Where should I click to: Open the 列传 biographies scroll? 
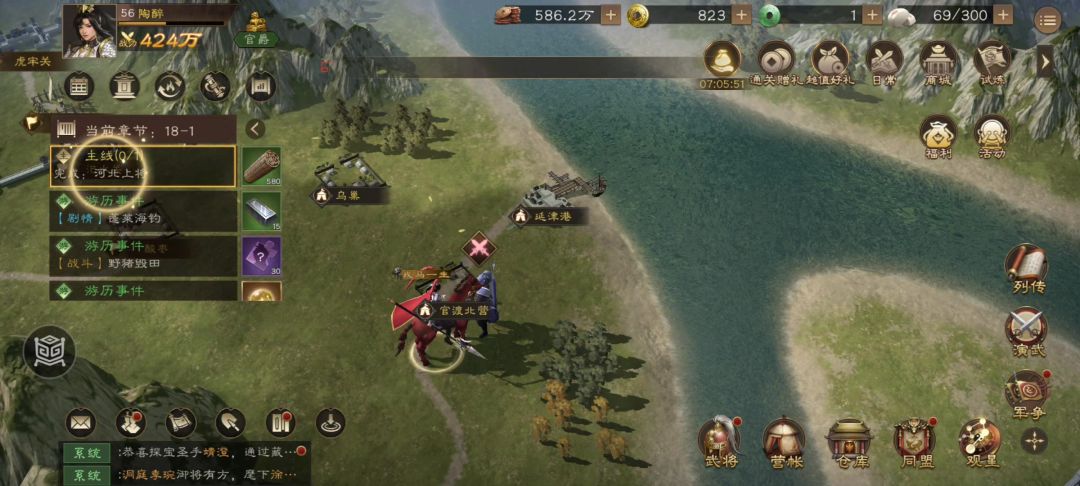point(1026,268)
